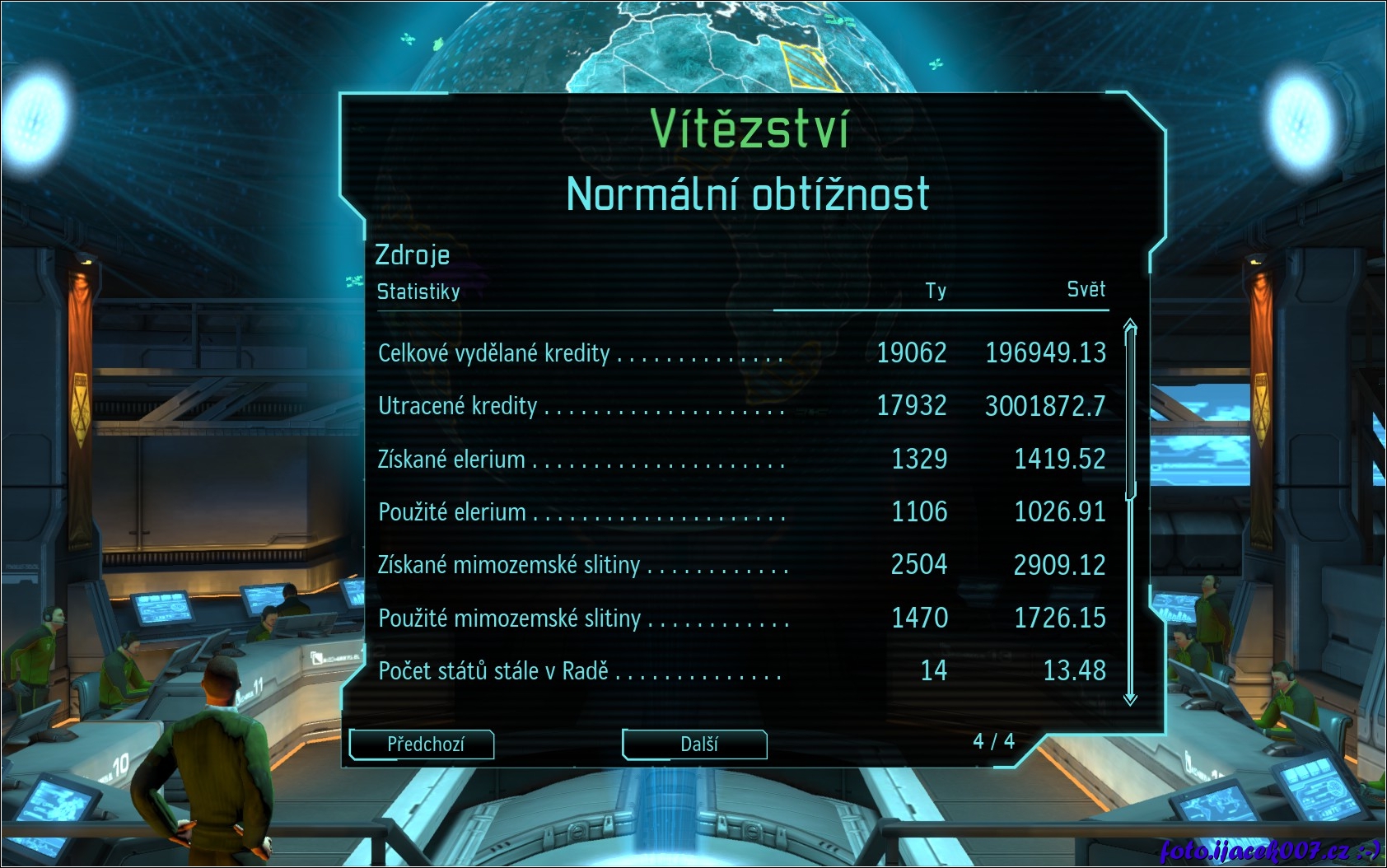1387x868 pixels.
Task: Click the statistics list scrollbar thumb
Action: pos(1130,412)
